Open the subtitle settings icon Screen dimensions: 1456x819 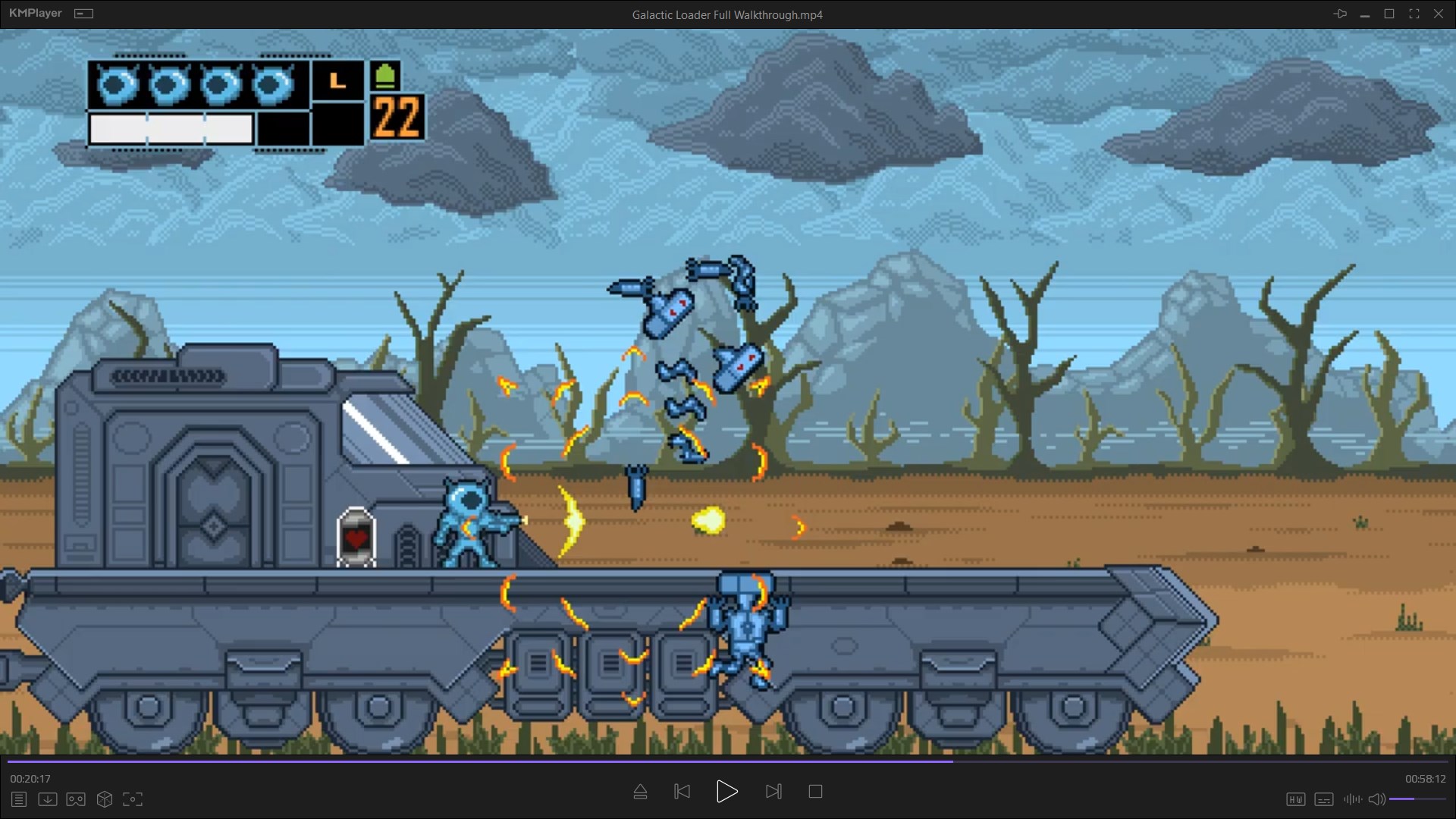coord(1324,799)
